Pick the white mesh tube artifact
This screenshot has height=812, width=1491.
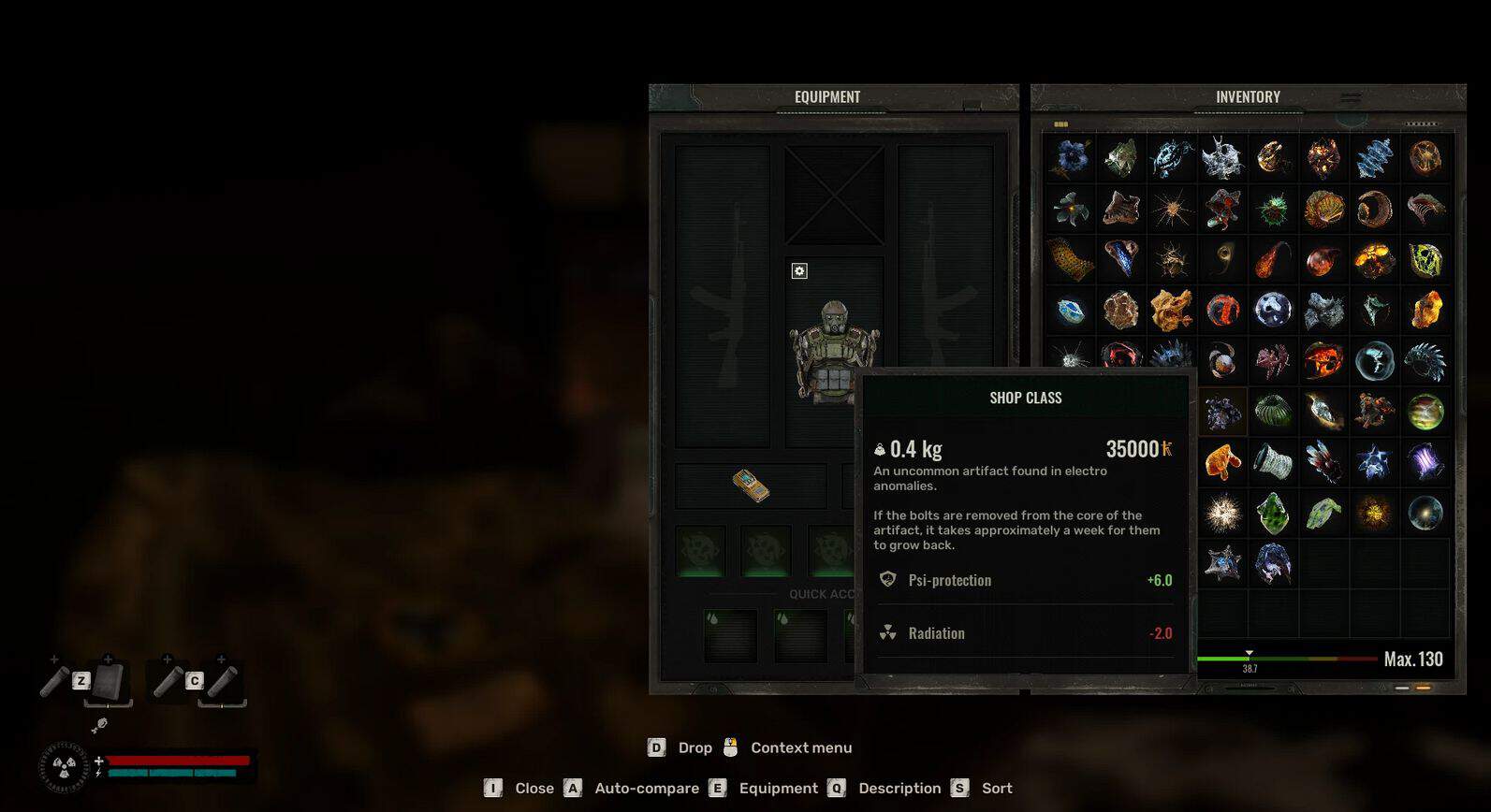(1273, 462)
